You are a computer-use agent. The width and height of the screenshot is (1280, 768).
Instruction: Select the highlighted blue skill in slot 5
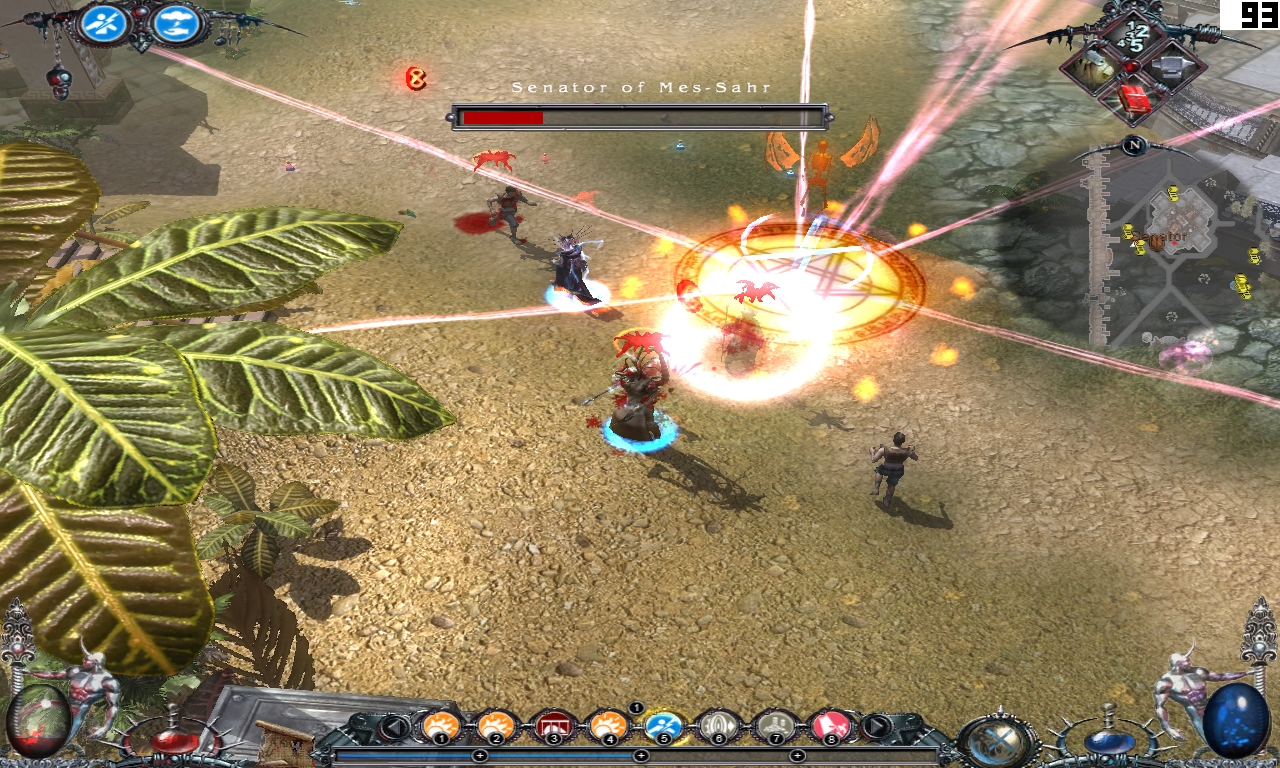point(663,725)
